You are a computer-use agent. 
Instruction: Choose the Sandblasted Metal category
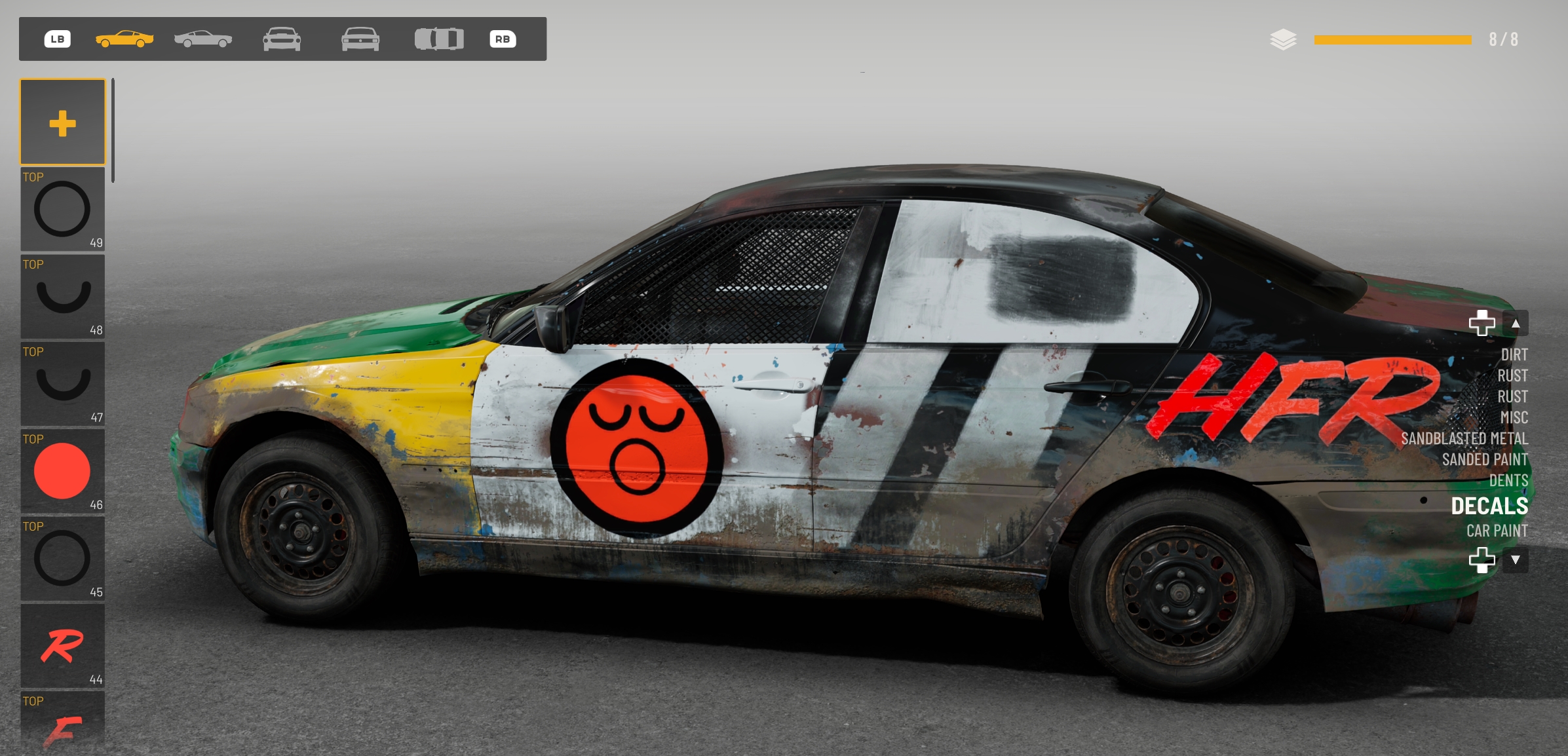pyautogui.click(x=1464, y=438)
